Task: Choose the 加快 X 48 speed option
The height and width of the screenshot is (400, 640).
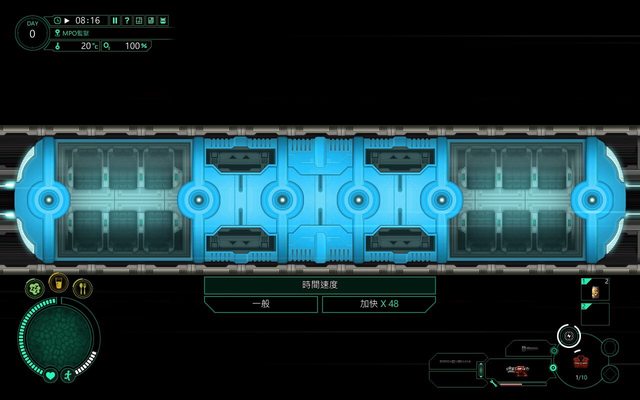Action: pos(378,303)
